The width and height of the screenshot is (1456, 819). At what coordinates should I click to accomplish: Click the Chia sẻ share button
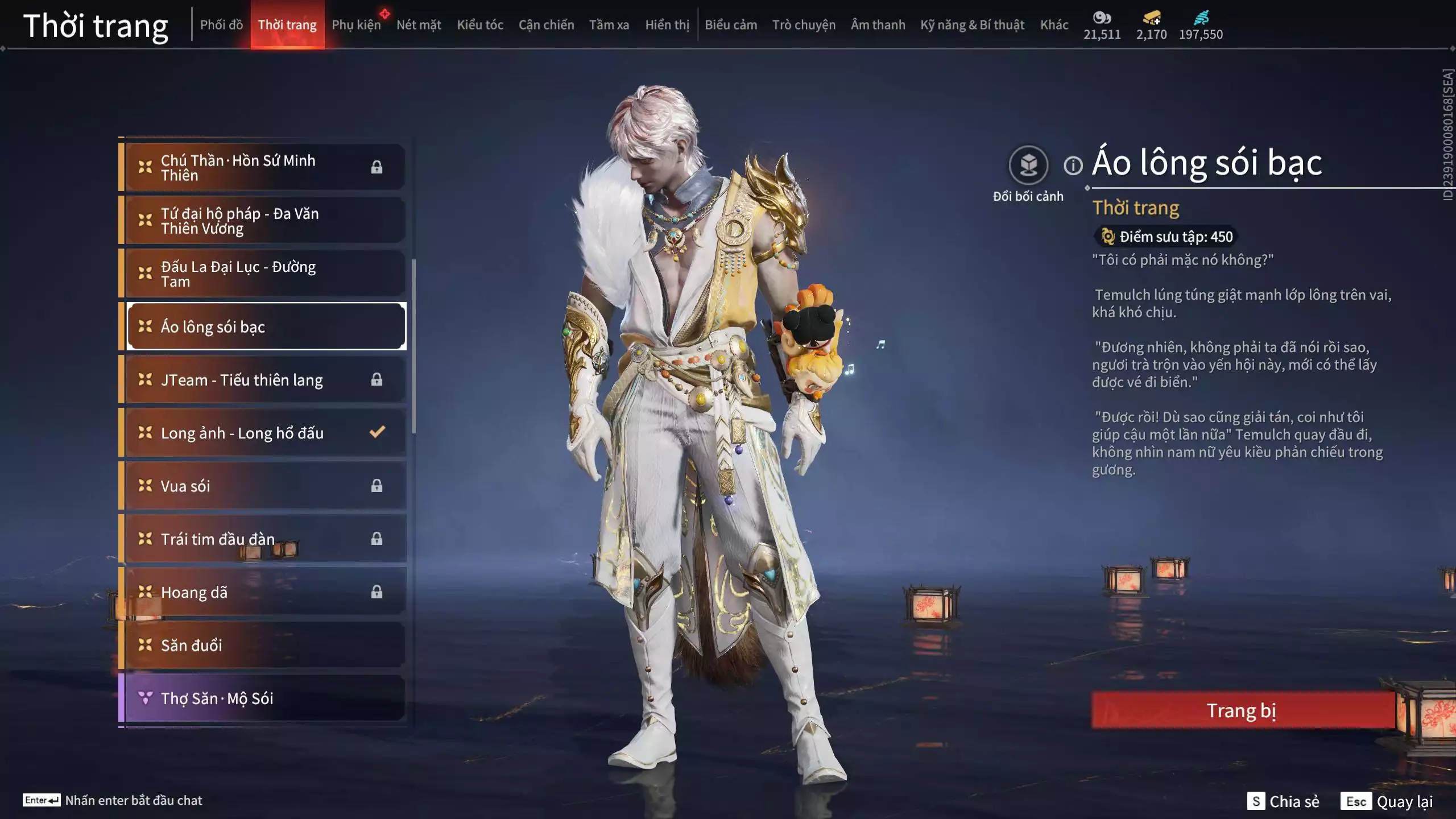[x=1283, y=801]
